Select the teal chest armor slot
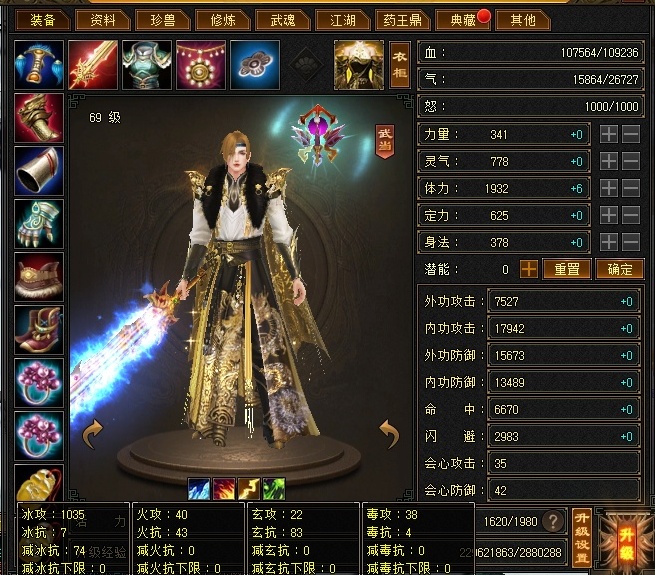655x575 pixels. coord(147,64)
